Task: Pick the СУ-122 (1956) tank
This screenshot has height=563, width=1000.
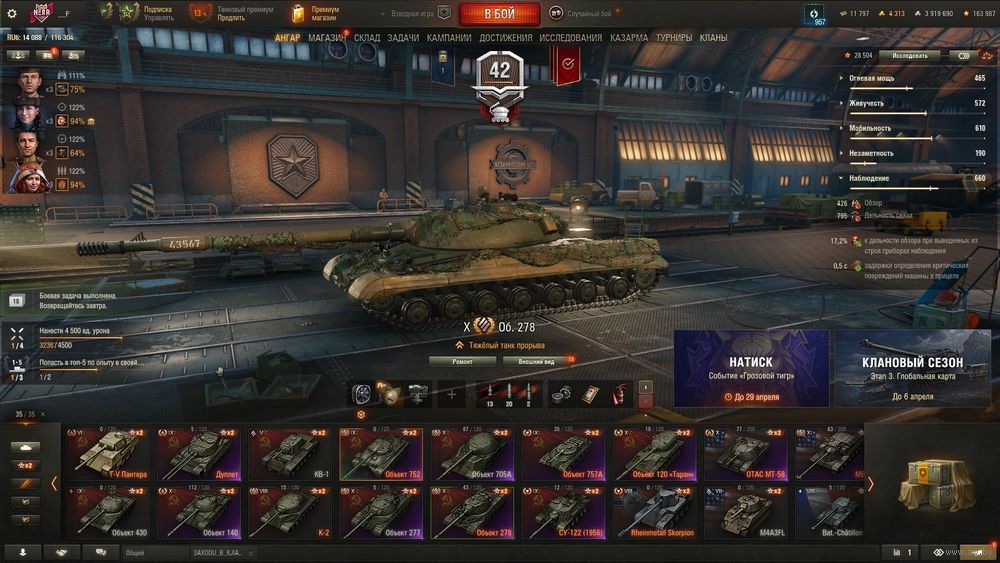Action: coord(564,512)
